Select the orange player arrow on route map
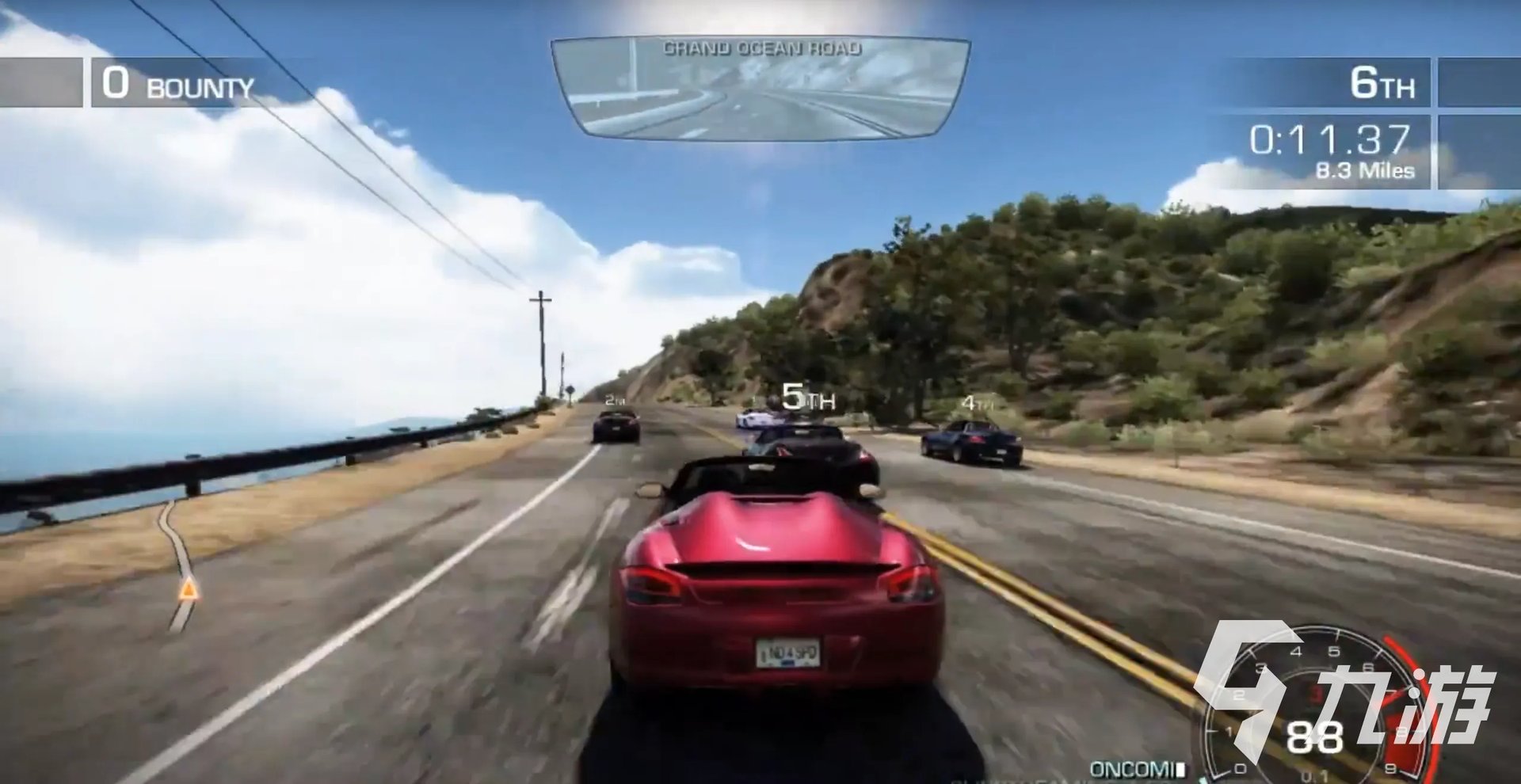Screen dimensions: 1521x784 pos(188,589)
